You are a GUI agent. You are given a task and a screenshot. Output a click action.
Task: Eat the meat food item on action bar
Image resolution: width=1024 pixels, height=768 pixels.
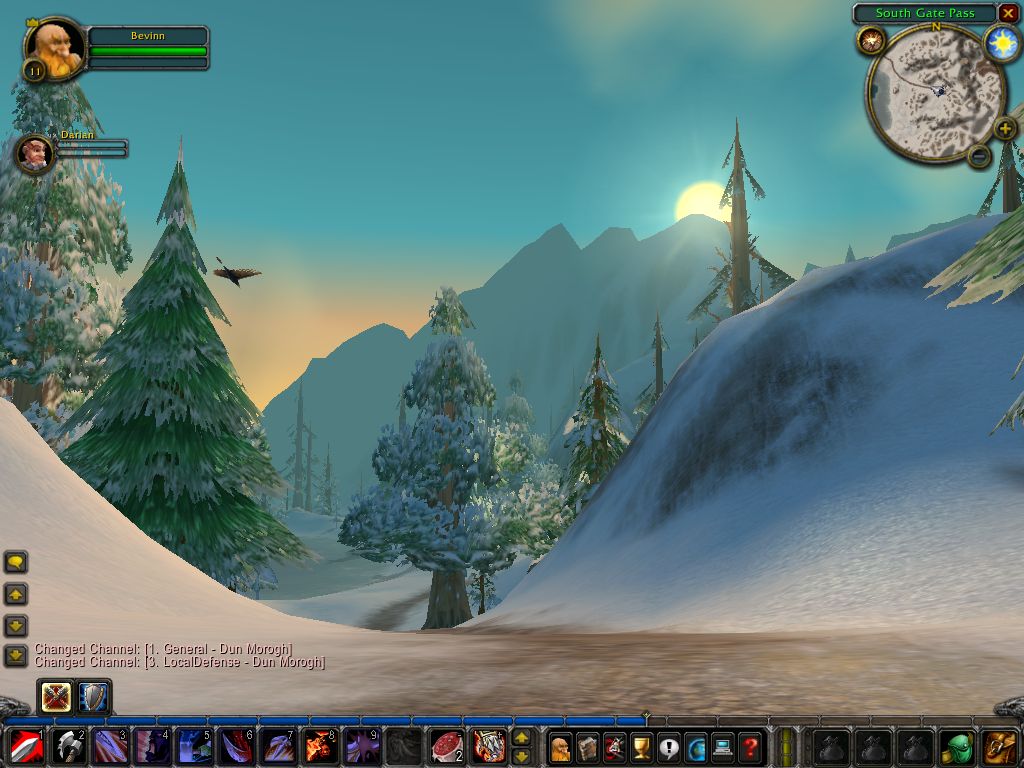(x=446, y=746)
